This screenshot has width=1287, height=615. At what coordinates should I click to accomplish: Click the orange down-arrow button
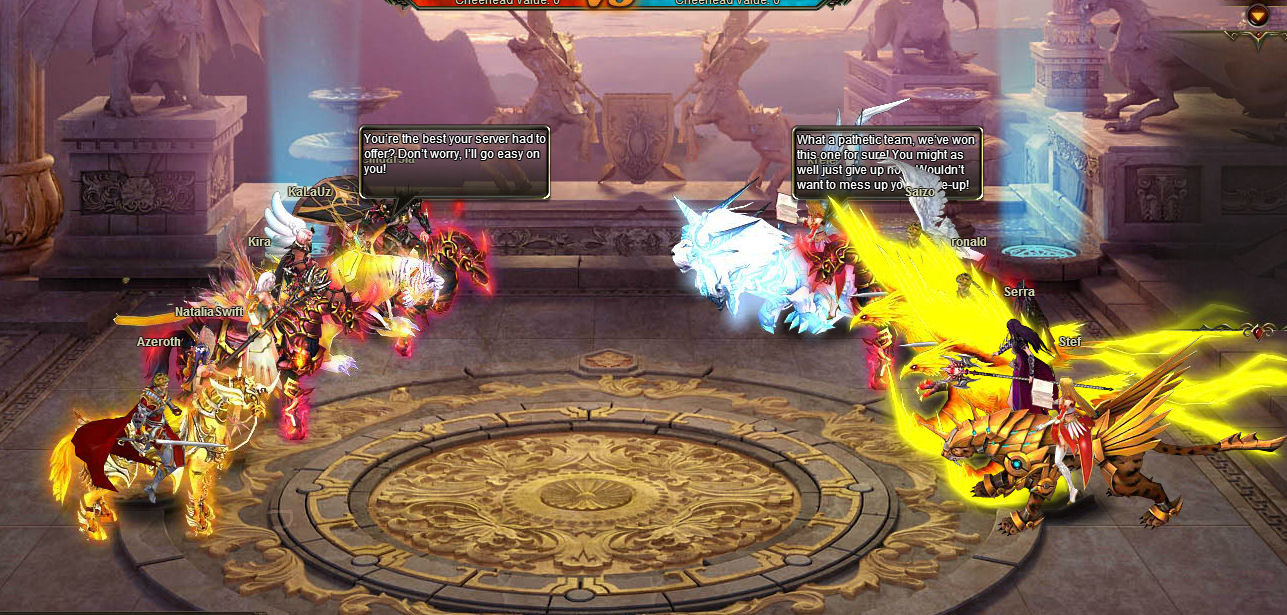click(x=1257, y=15)
